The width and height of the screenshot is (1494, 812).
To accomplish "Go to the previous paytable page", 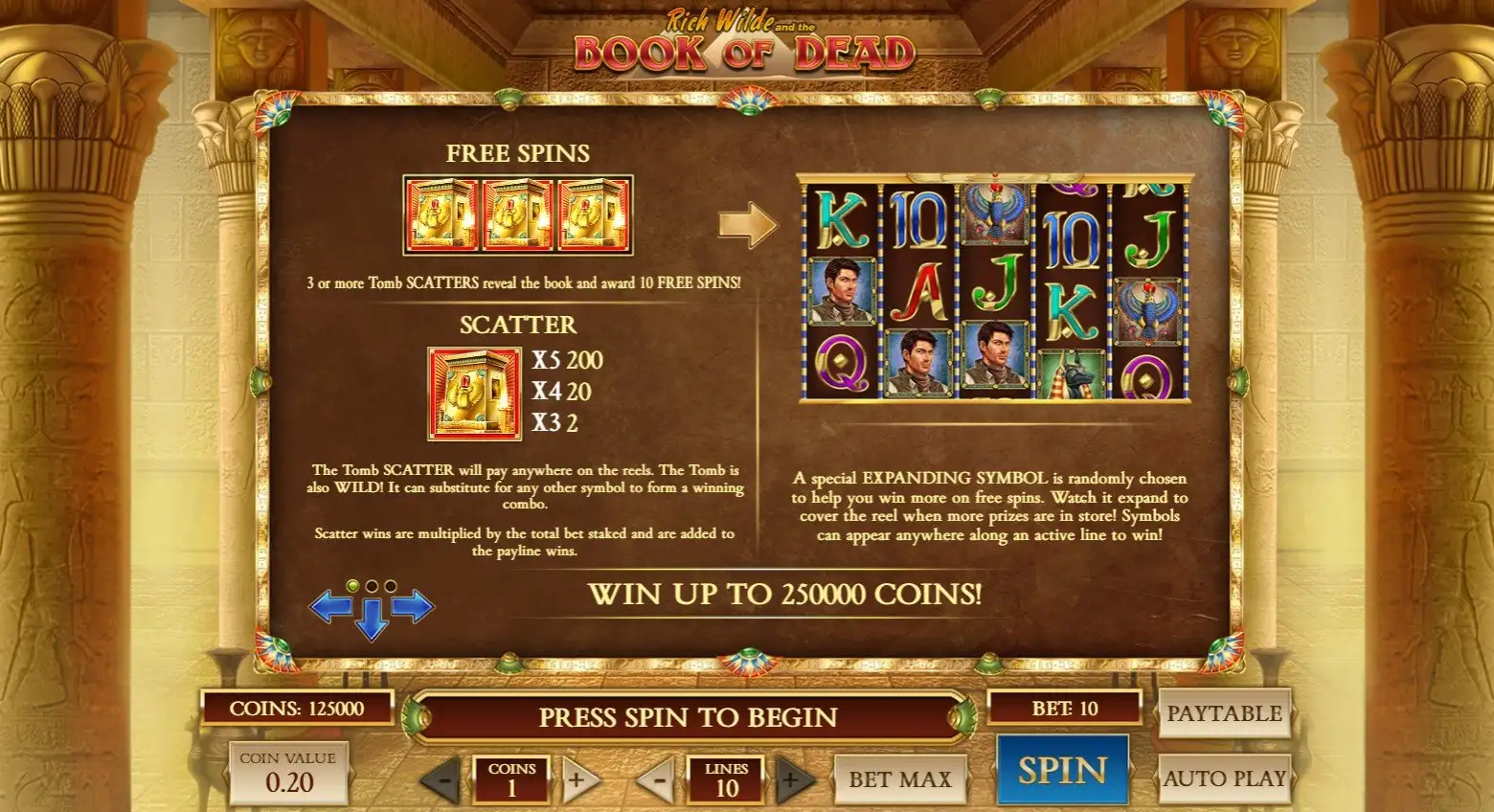I will tap(328, 606).
